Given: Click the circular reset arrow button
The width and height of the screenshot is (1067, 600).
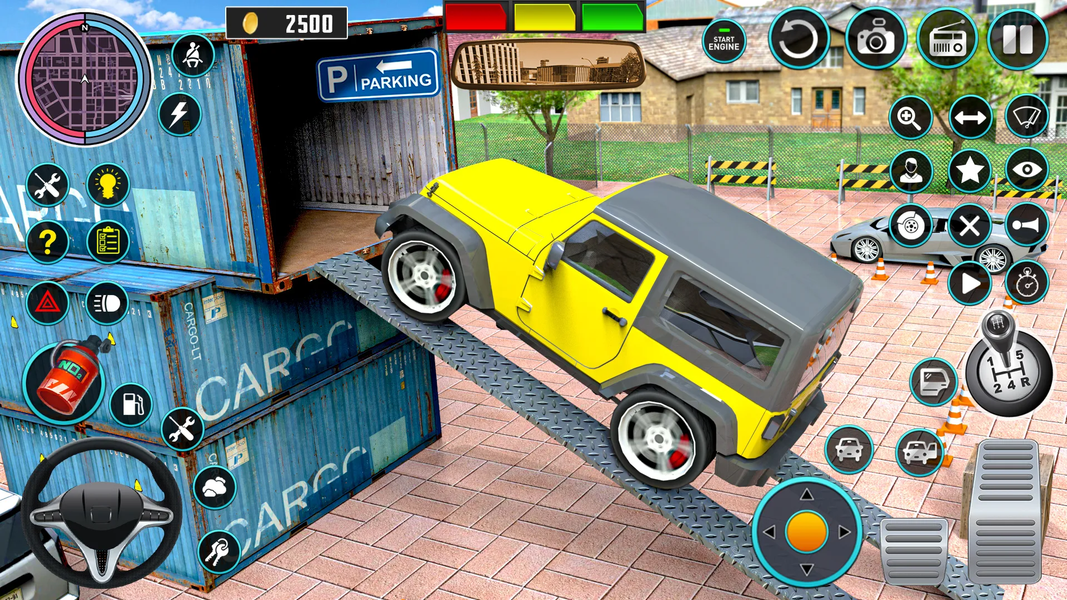Looking at the screenshot, I should coord(799,39).
